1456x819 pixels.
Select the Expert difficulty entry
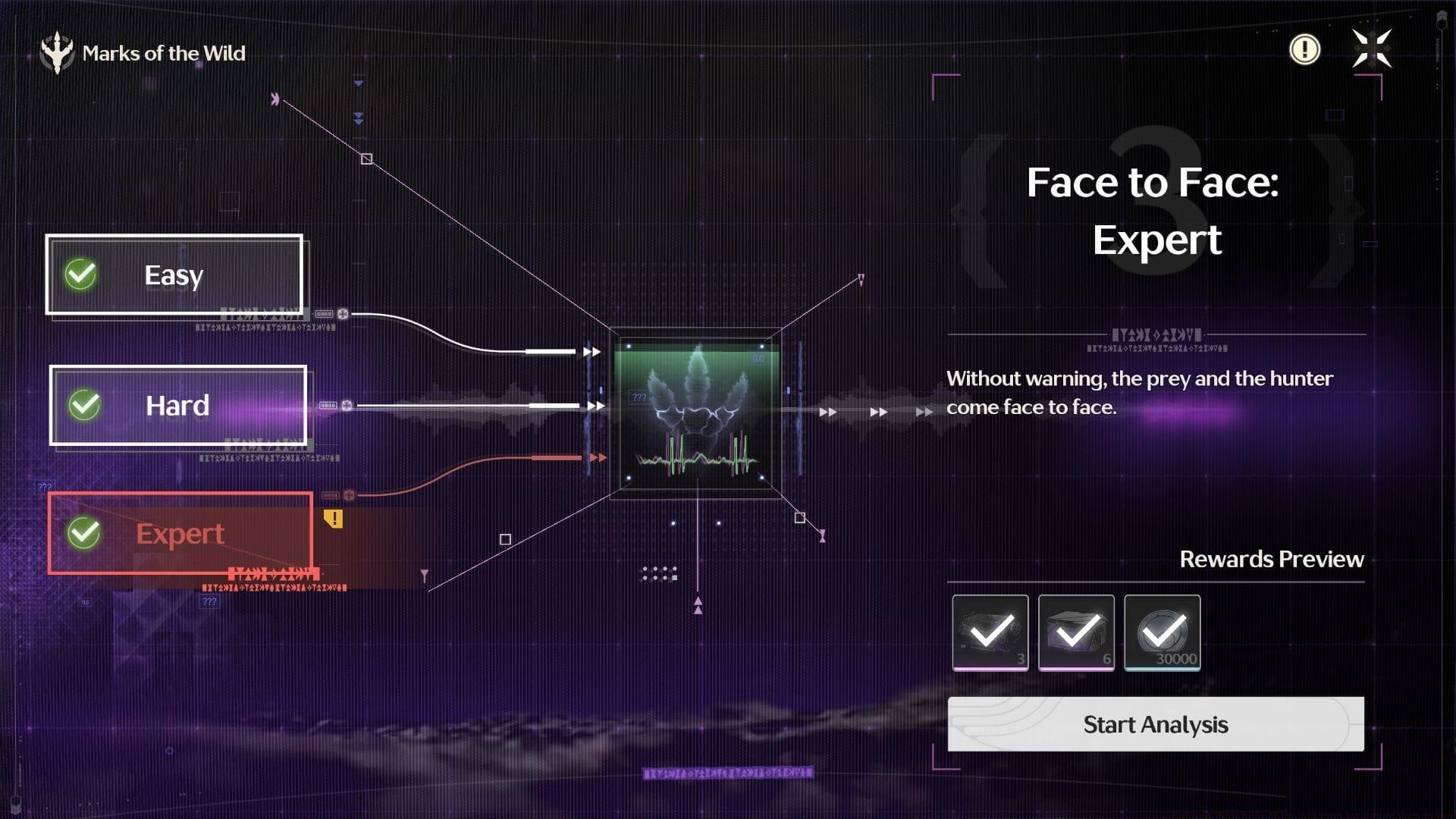pos(180,534)
